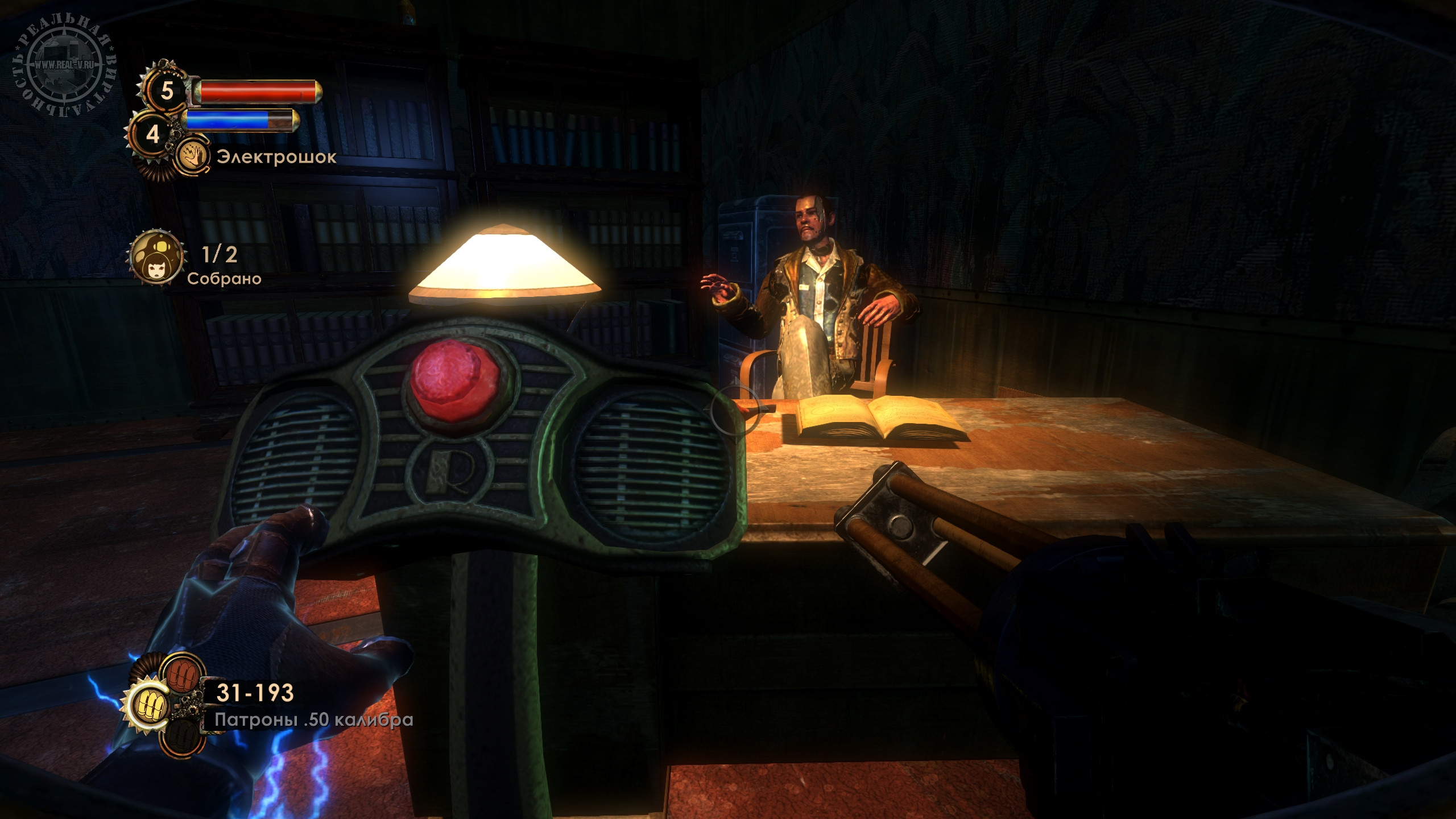Use the first aid kit counter showing 5
Viewport: 1456px width, 819px height.
pyautogui.click(x=166, y=90)
